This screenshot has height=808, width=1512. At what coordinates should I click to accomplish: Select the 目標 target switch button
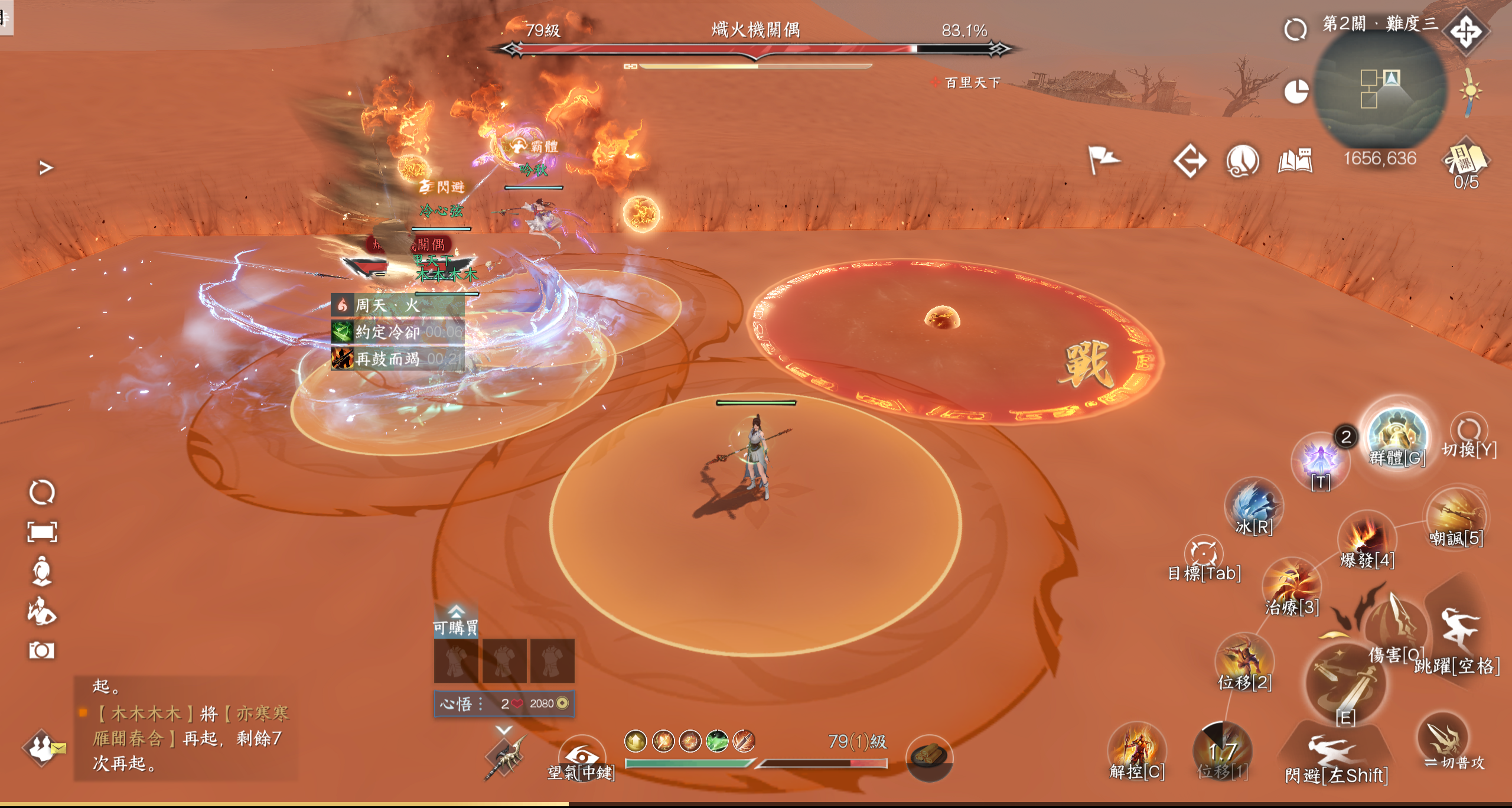(x=1203, y=553)
